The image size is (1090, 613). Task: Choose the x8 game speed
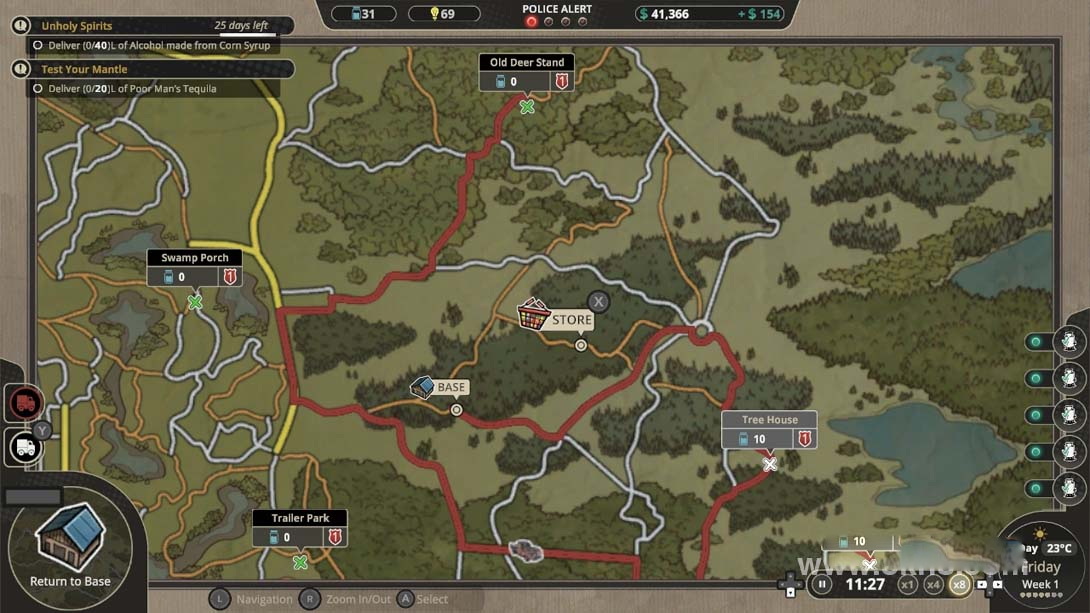tap(960, 584)
